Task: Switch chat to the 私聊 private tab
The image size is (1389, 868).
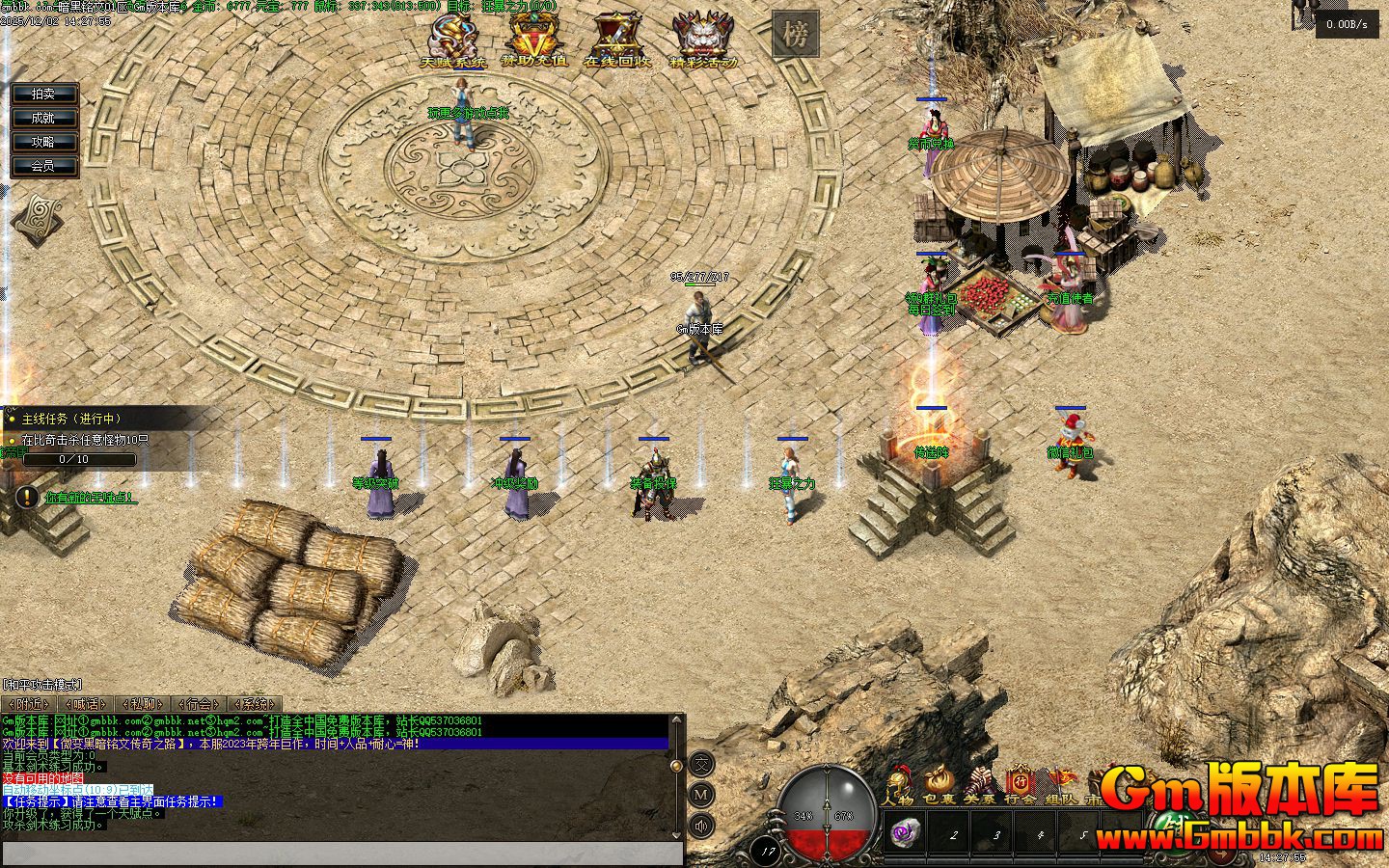Action: [142, 704]
